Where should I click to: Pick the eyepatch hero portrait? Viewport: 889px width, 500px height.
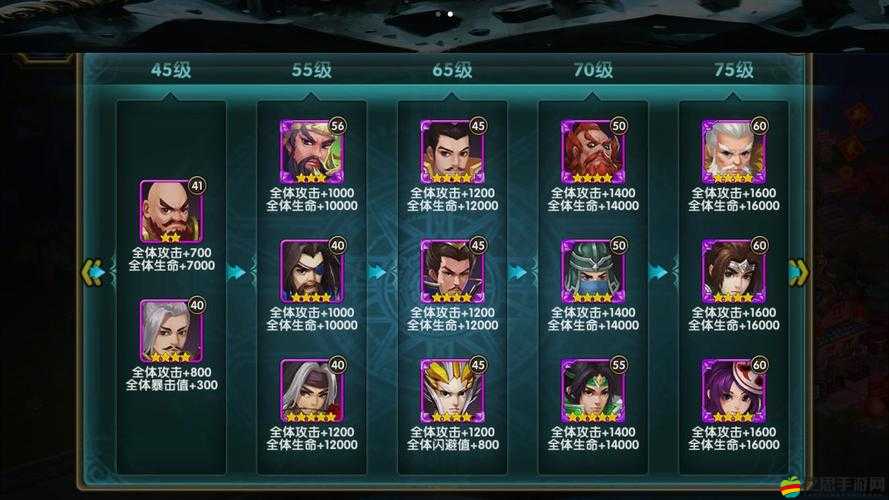(311, 271)
